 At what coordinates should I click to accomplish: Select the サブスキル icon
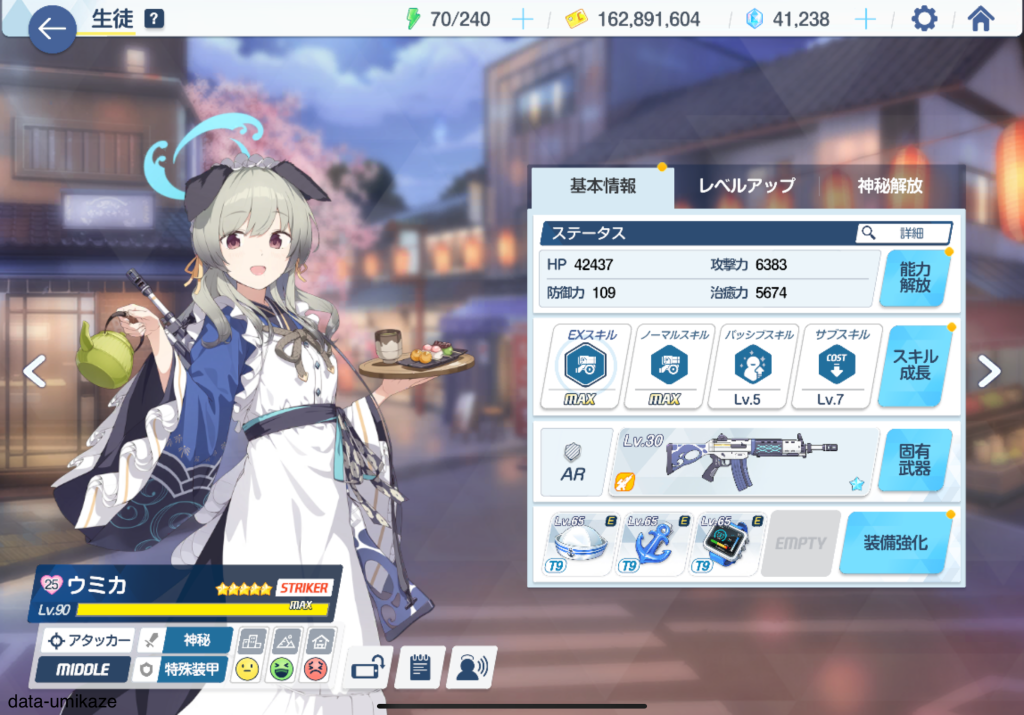[836, 366]
